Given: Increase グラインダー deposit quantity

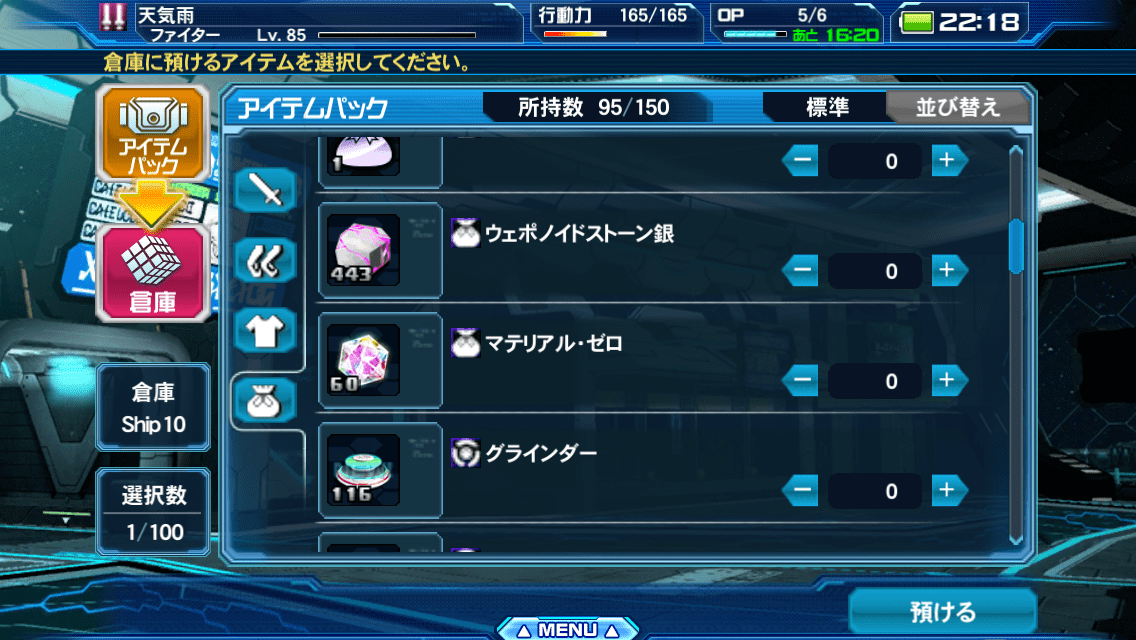Looking at the screenshot, I should click(x=949, y=490).
